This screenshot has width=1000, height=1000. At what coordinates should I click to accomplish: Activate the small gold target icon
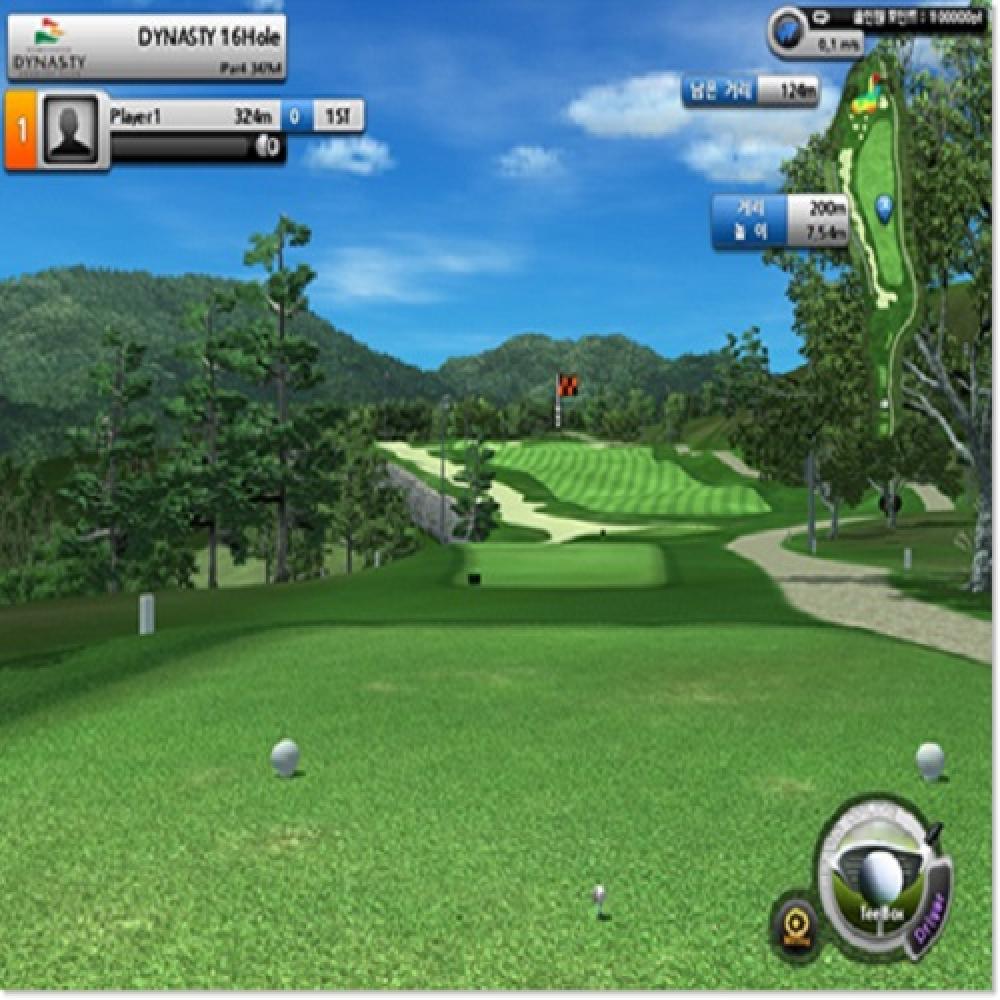(797, 926)
